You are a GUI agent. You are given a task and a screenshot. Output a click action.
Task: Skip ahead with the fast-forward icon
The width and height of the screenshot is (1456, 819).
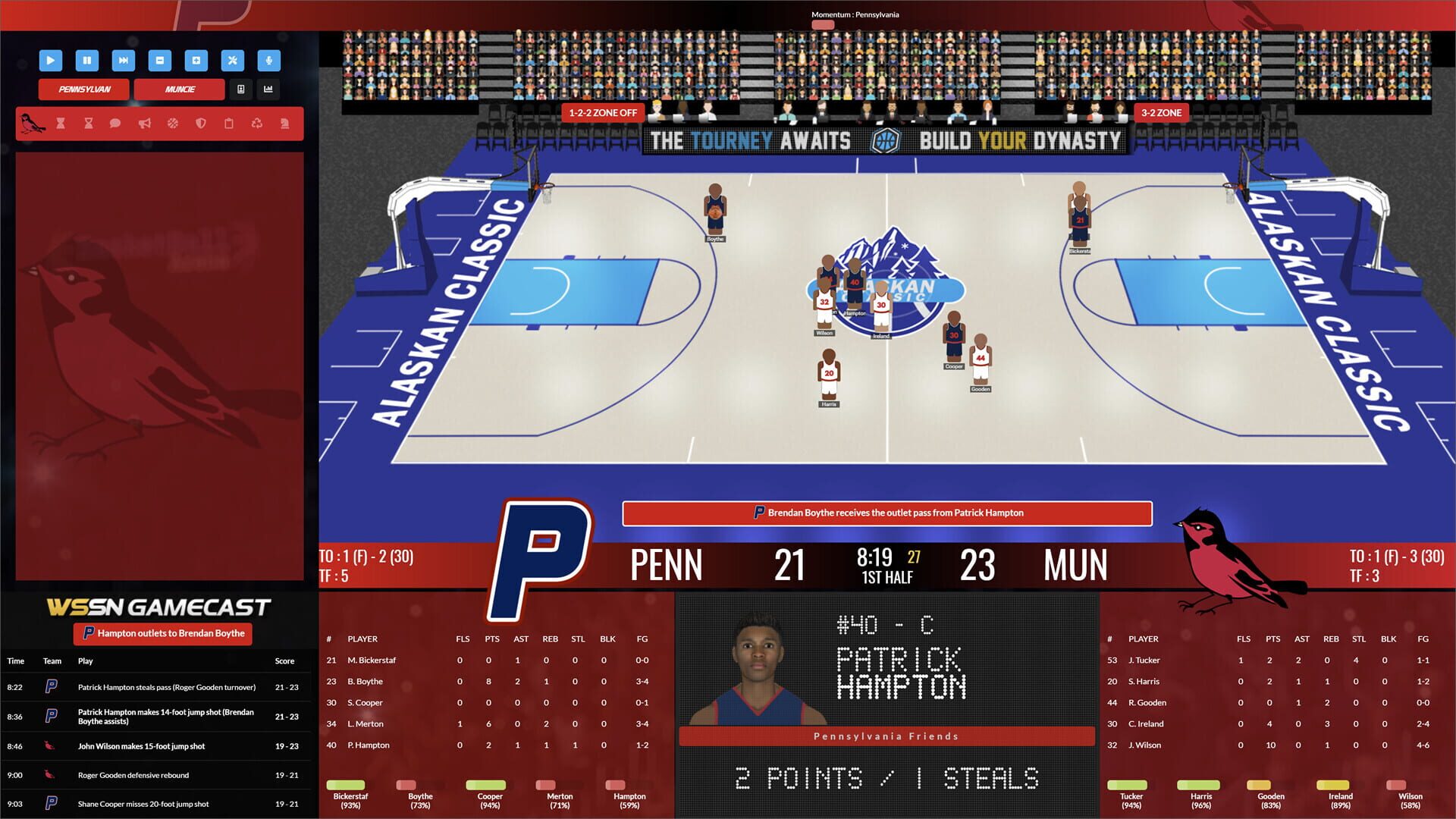[124, 61]
